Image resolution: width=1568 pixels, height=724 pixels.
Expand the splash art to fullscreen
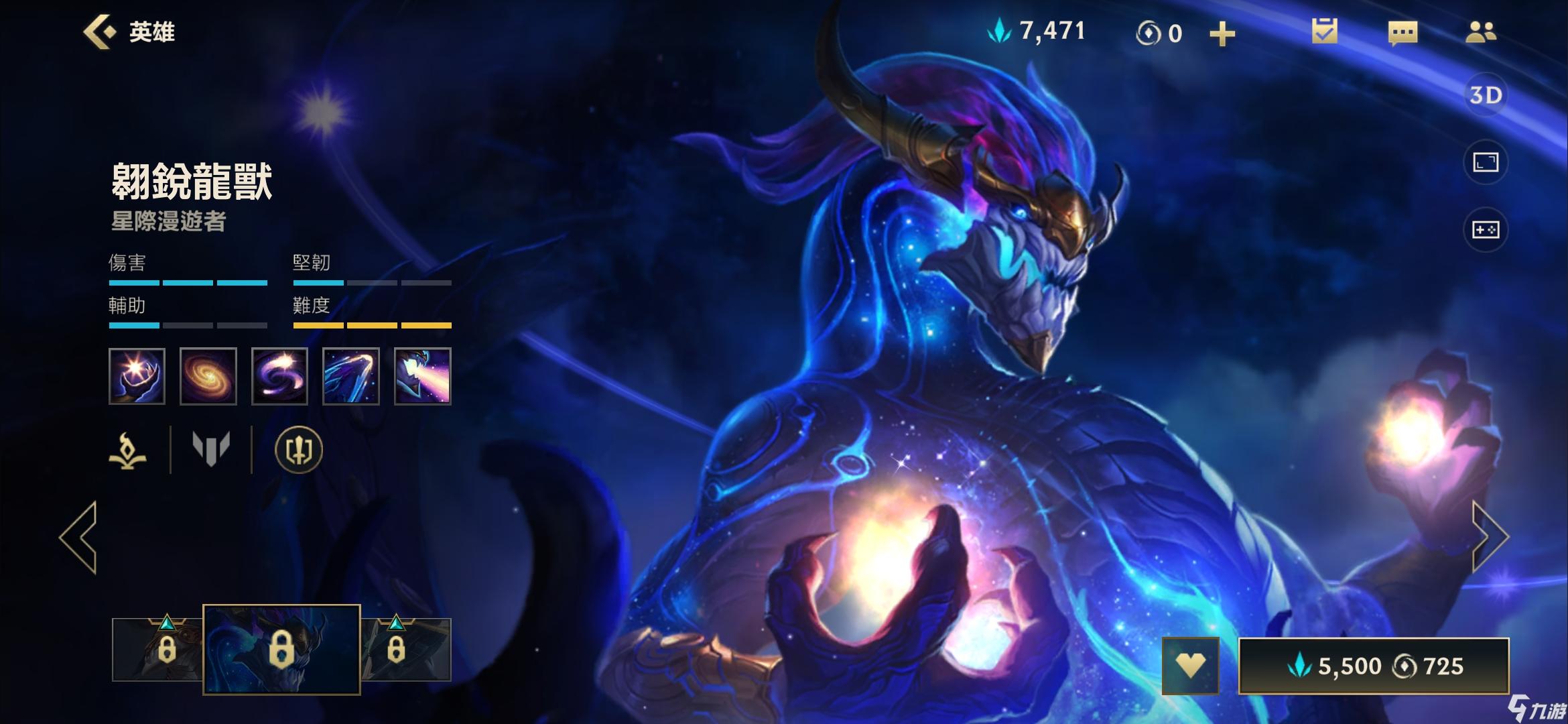point(1485,162)
